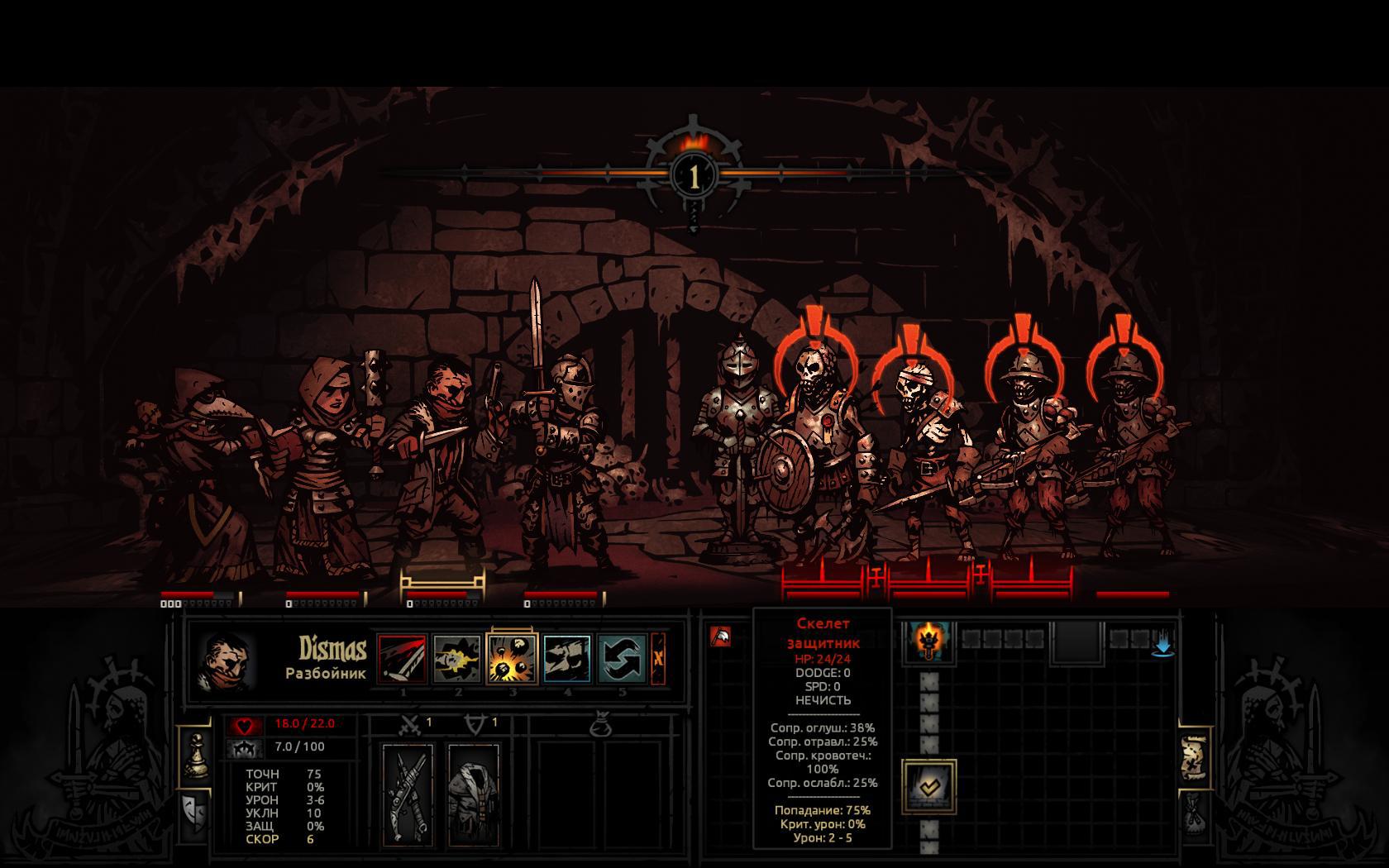Pass the turn with the orange X button

point(658,659)
